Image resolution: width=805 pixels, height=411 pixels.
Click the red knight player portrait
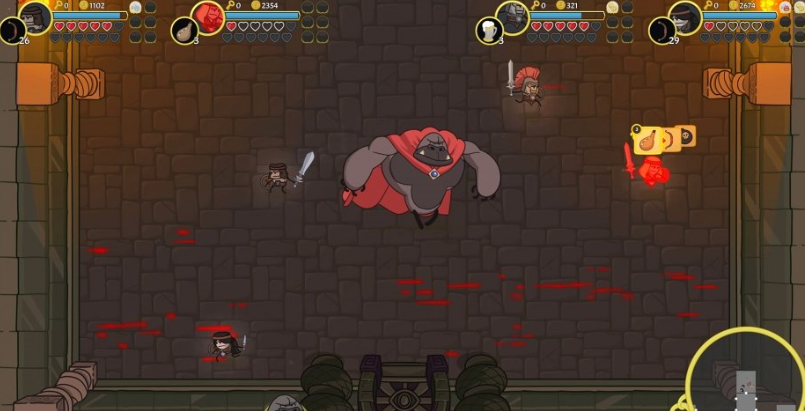(208, 15)
